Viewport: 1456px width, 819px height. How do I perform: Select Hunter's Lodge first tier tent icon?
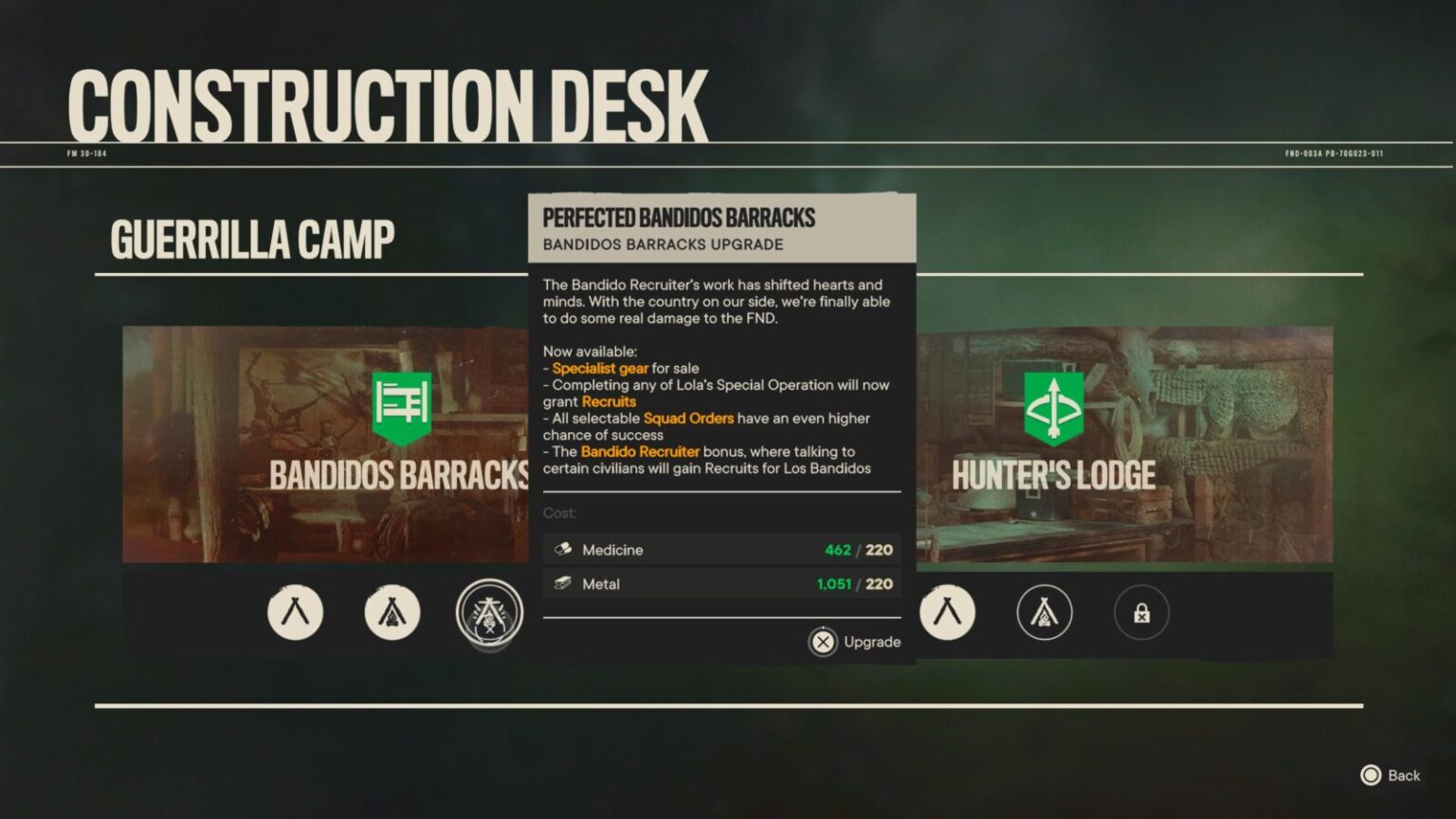(x=947, y=612)
